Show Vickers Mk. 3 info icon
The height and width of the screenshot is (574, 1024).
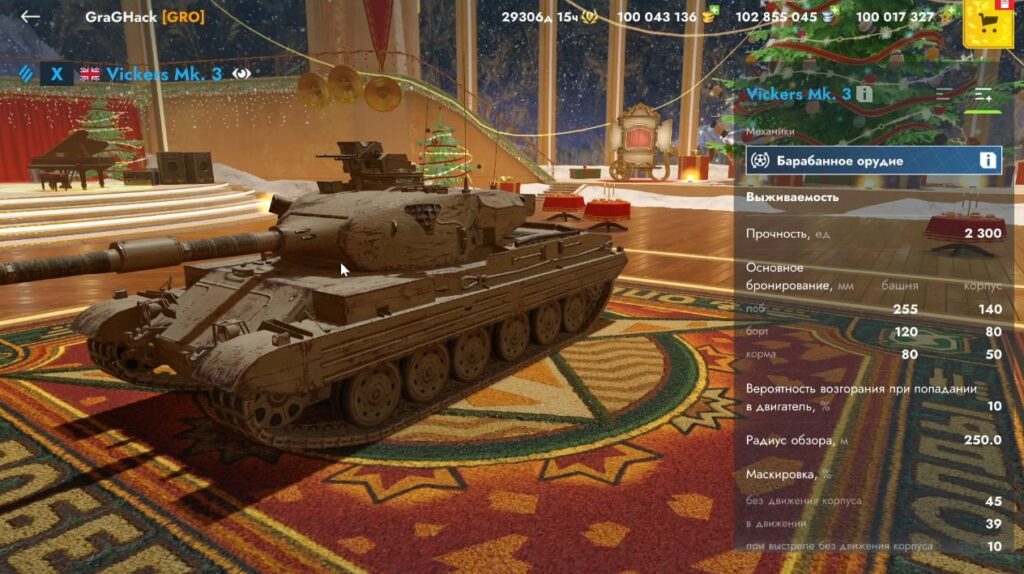coord(865,94)
